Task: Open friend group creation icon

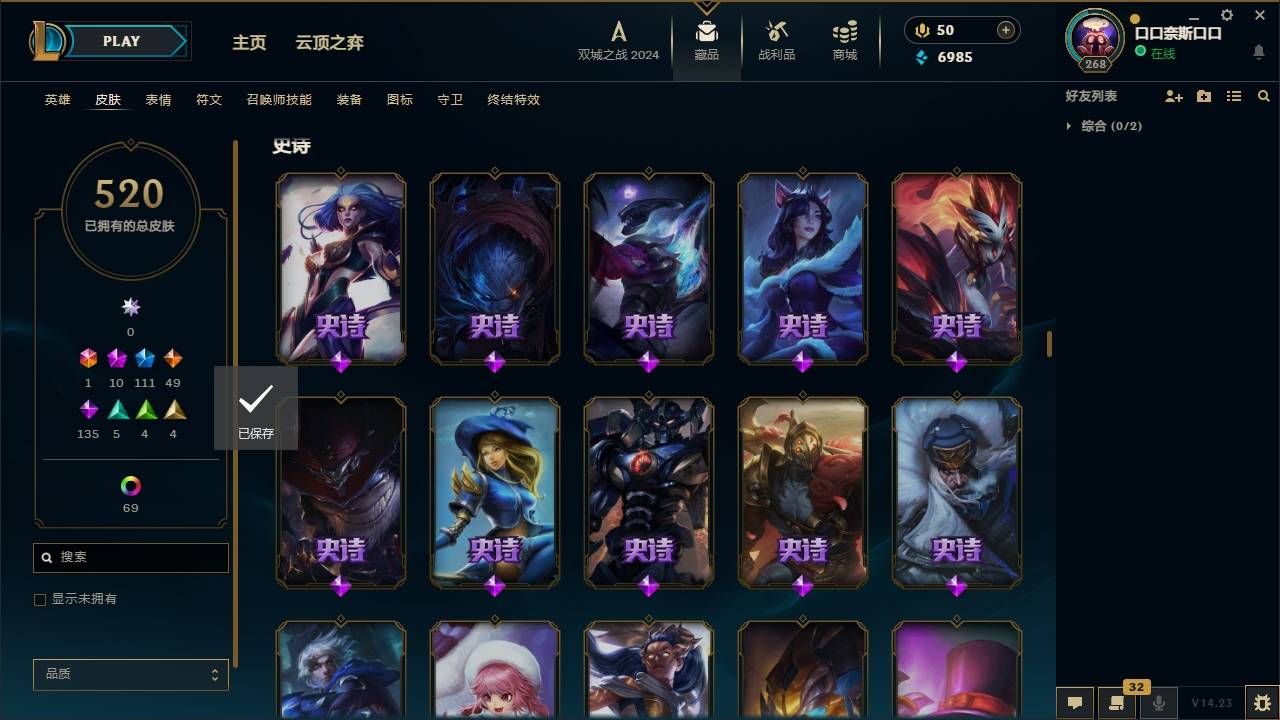Action: pos(1204,96)
